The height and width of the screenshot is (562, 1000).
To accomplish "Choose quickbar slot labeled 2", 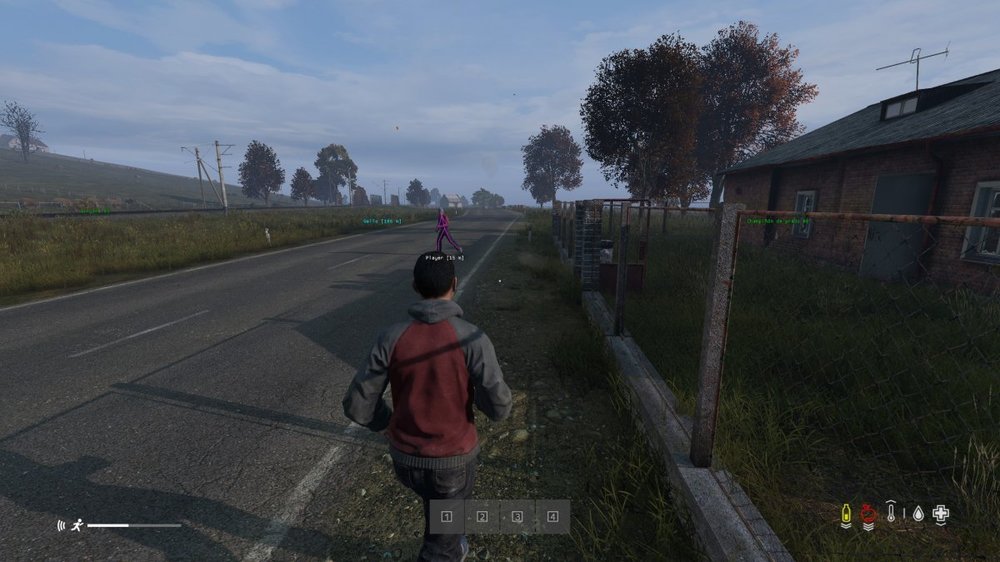I will [482, 517].
